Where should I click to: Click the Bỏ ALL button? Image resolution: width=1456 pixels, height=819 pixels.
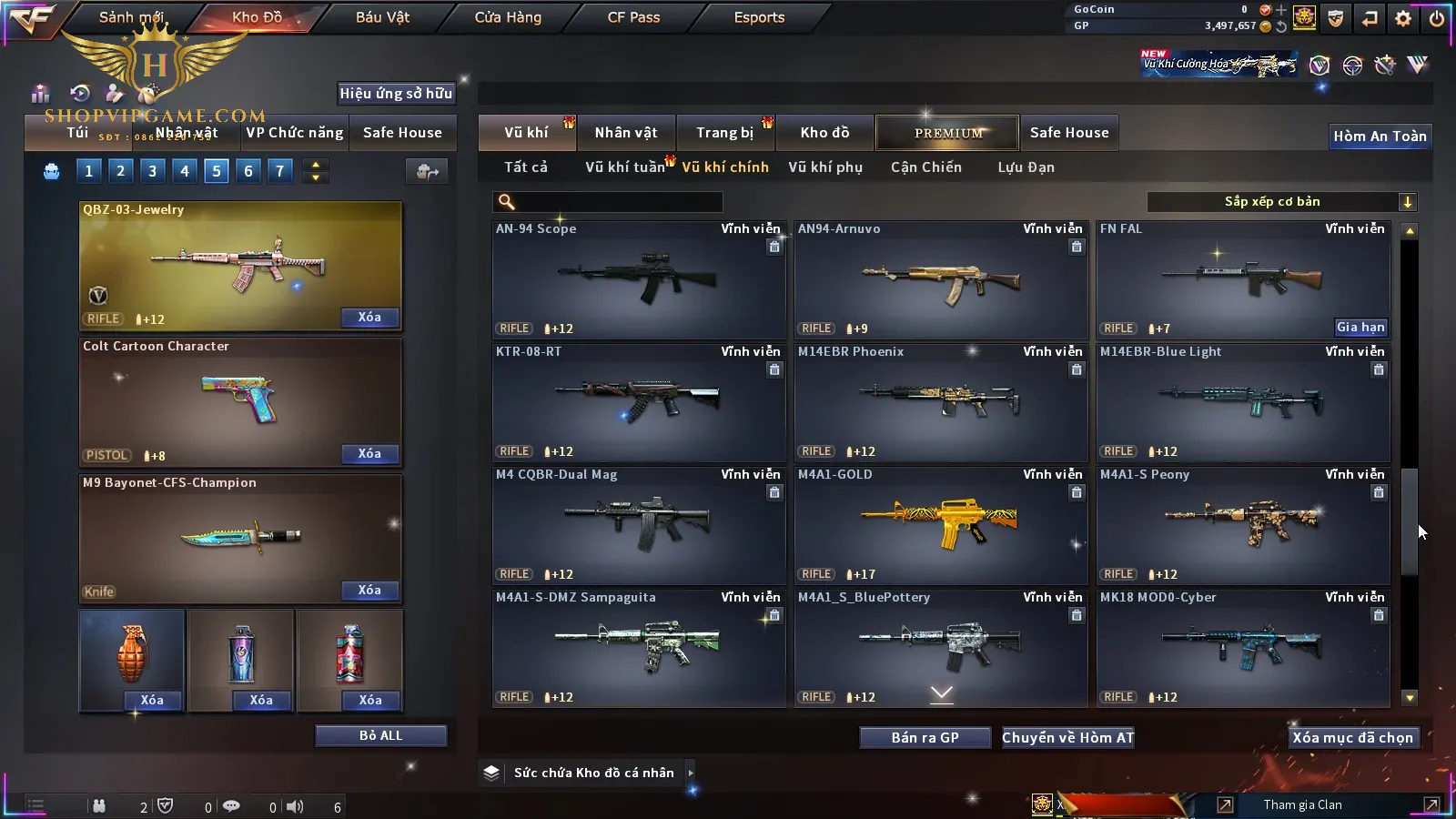tap(380, 735)
